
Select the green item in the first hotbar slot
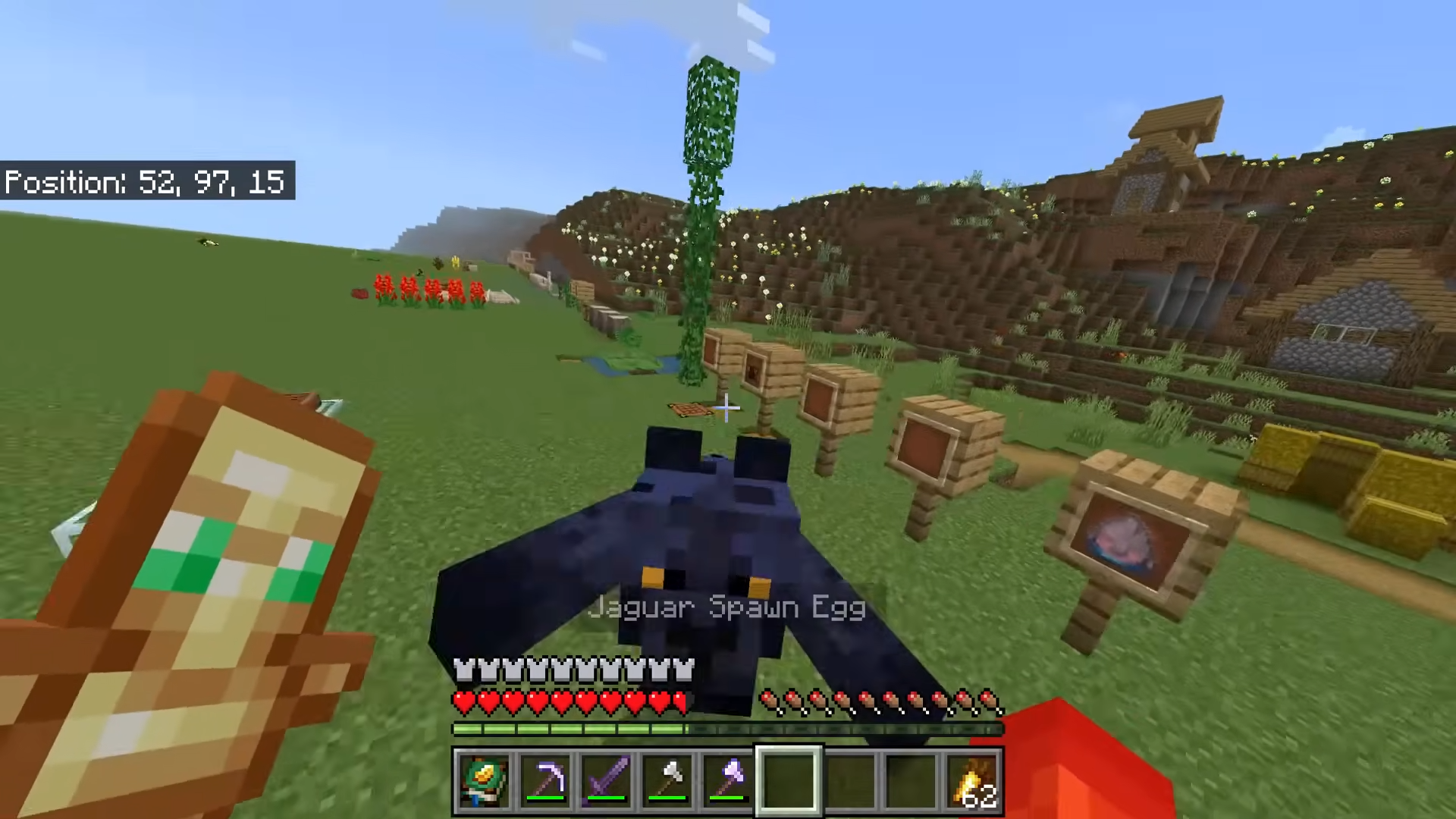point(485,780)
